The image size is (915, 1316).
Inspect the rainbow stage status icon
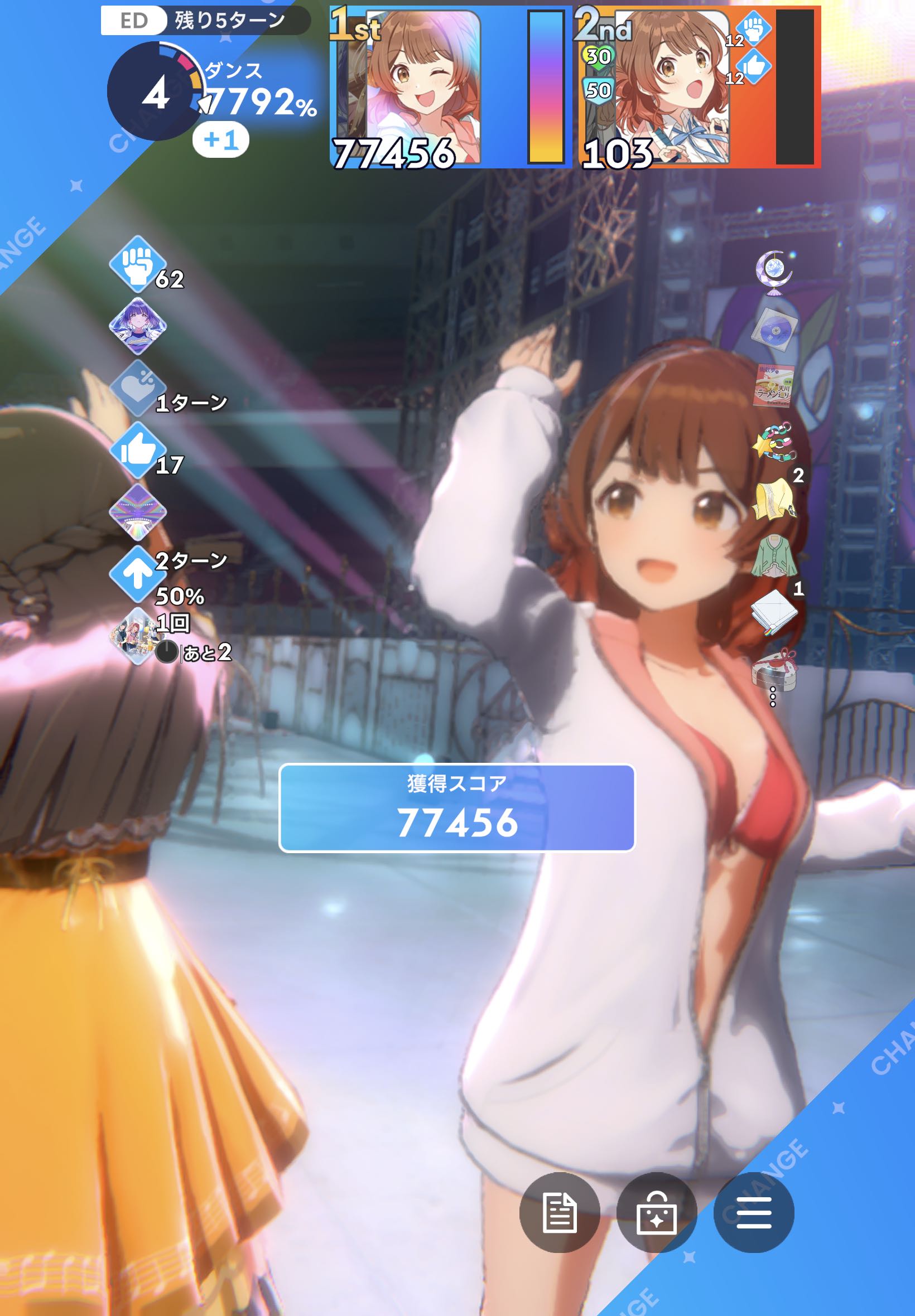pos(138,512)
